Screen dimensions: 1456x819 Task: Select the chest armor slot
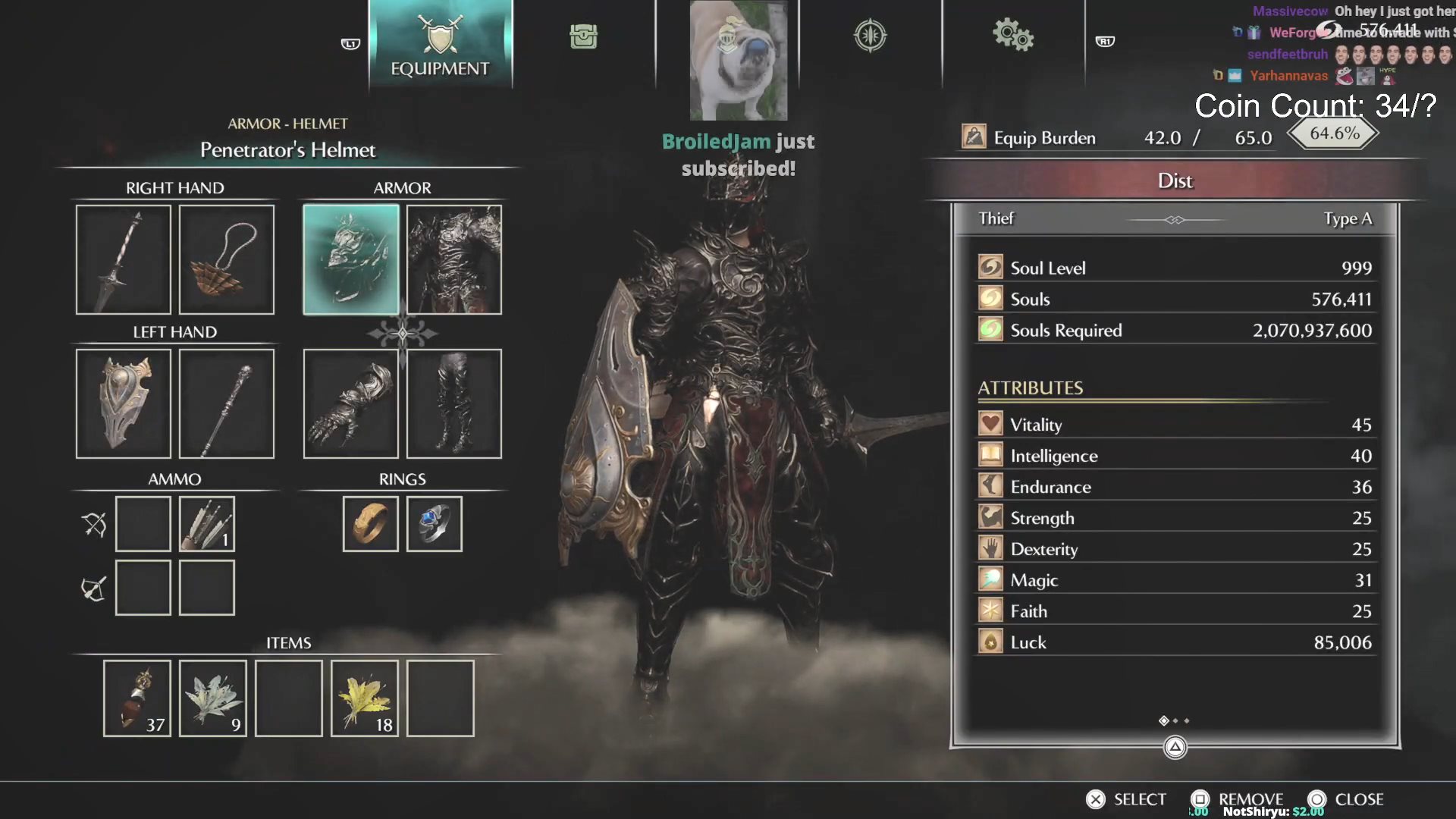coord(453,259)
